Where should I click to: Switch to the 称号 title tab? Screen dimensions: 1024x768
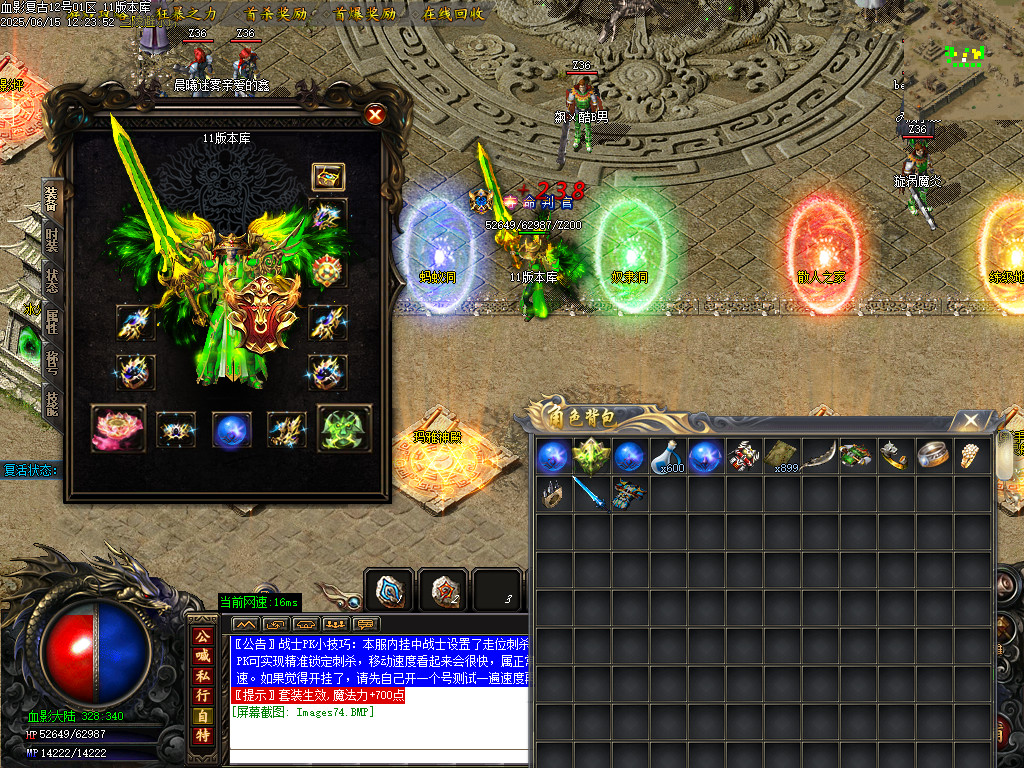[x=51, y=361]
